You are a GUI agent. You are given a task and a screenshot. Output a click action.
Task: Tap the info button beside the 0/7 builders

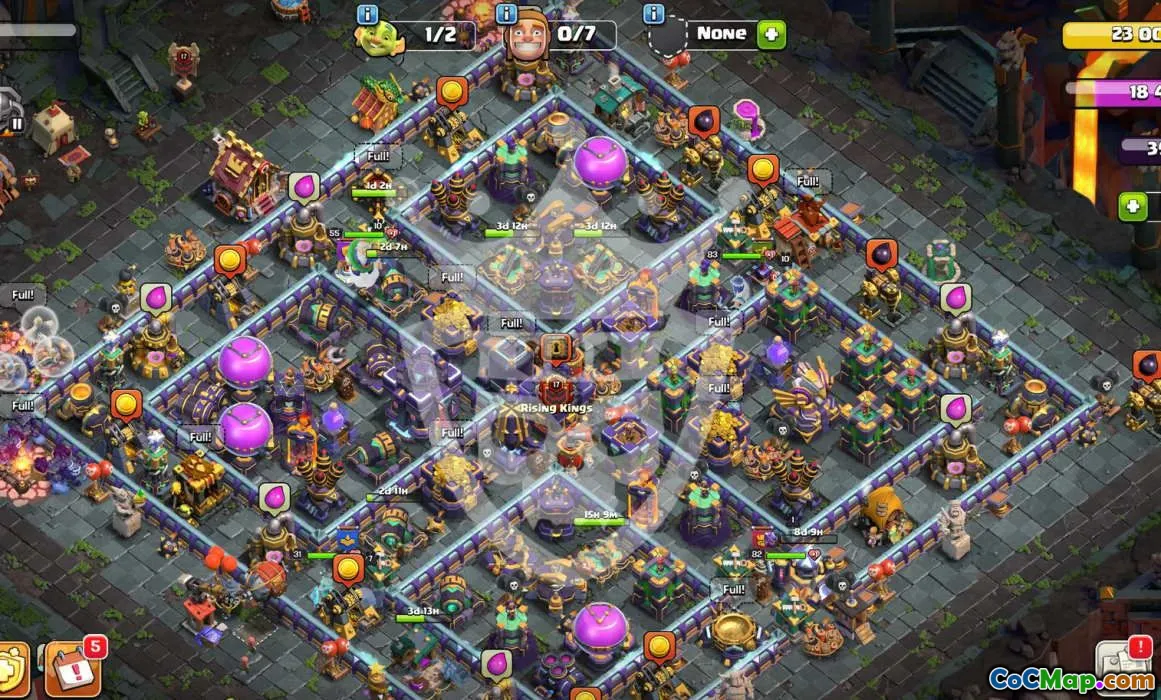pos(507,14)
